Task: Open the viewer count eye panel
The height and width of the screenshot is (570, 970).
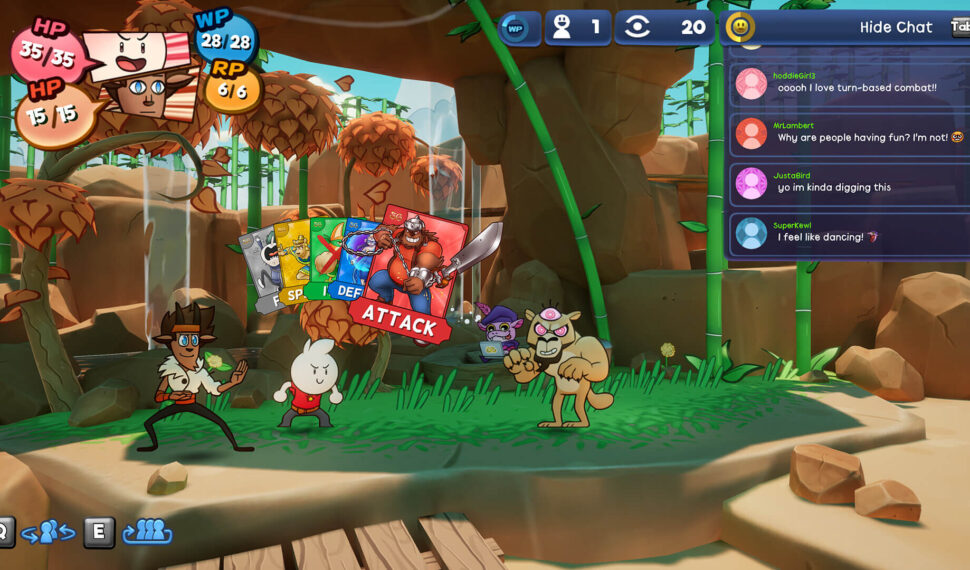Action: click(664, 27)
